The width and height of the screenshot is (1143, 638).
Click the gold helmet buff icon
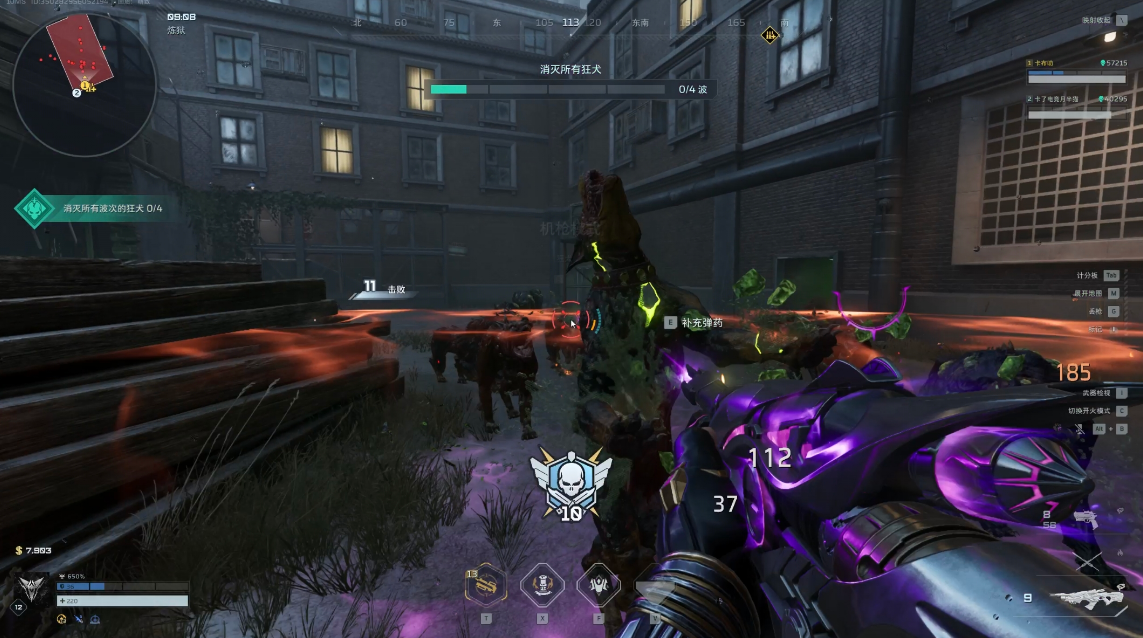62,620
